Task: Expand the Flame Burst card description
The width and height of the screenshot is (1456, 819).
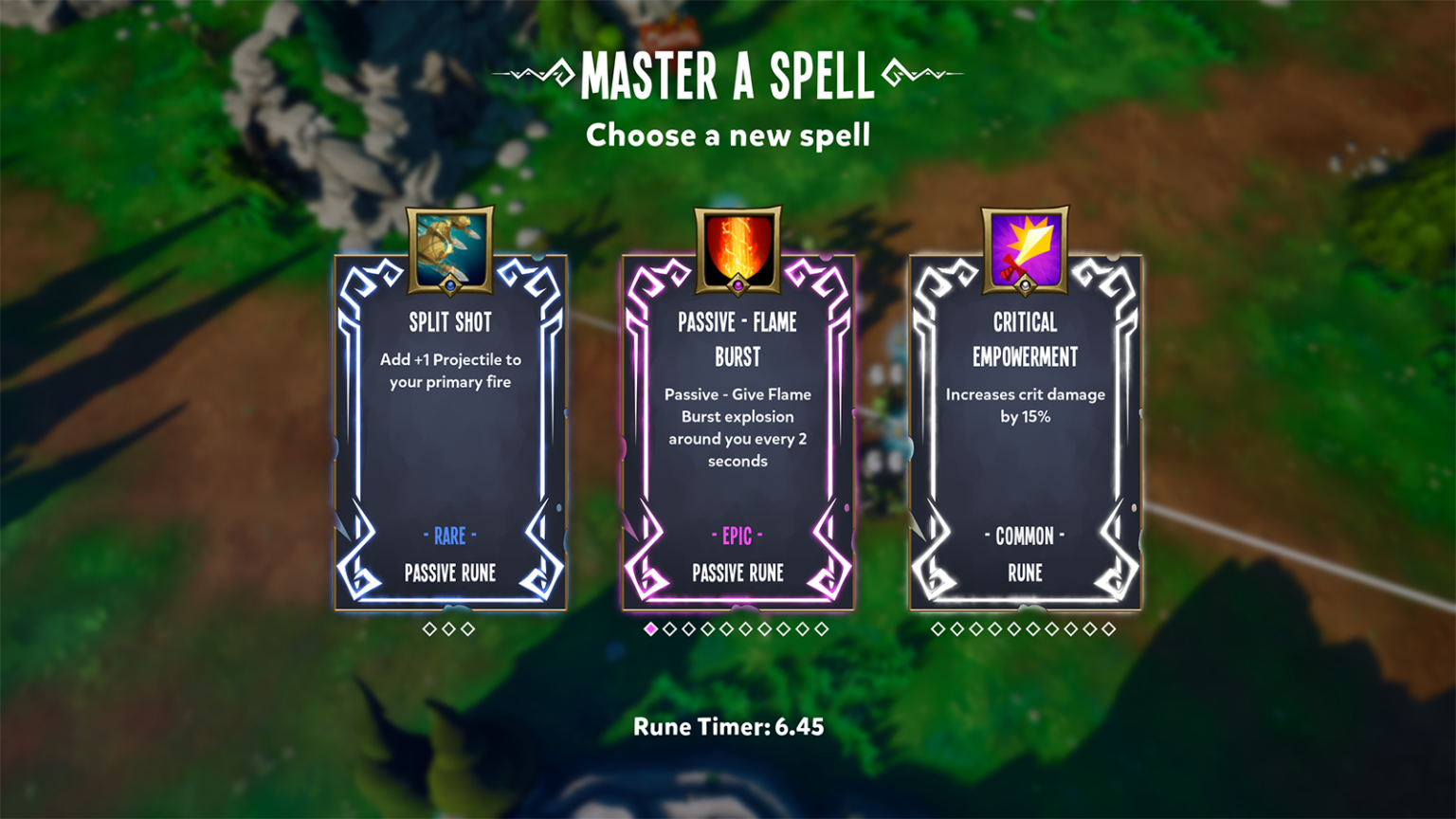Action: [738, 427]
